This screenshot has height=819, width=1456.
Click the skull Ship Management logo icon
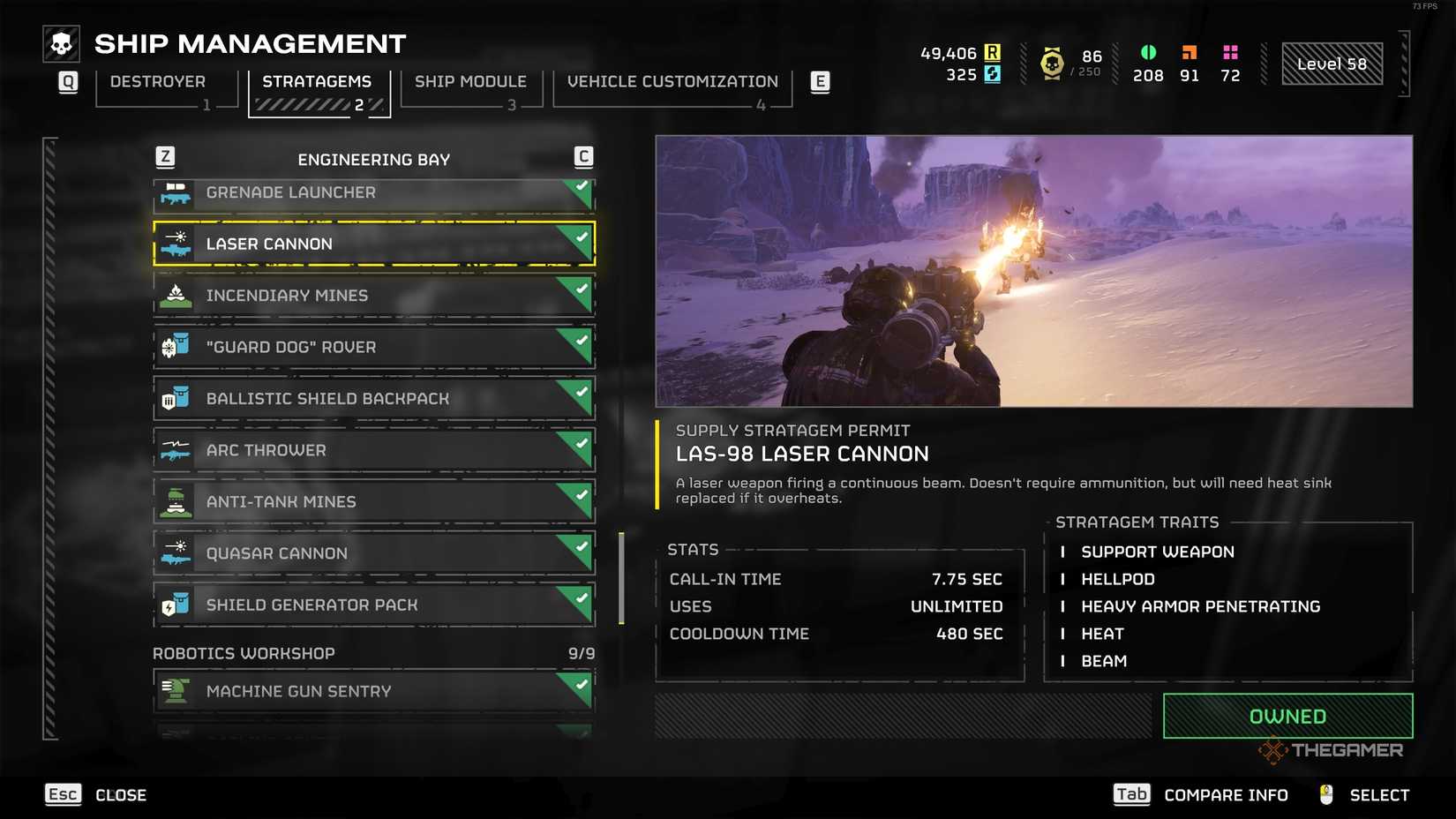(60, 42)
